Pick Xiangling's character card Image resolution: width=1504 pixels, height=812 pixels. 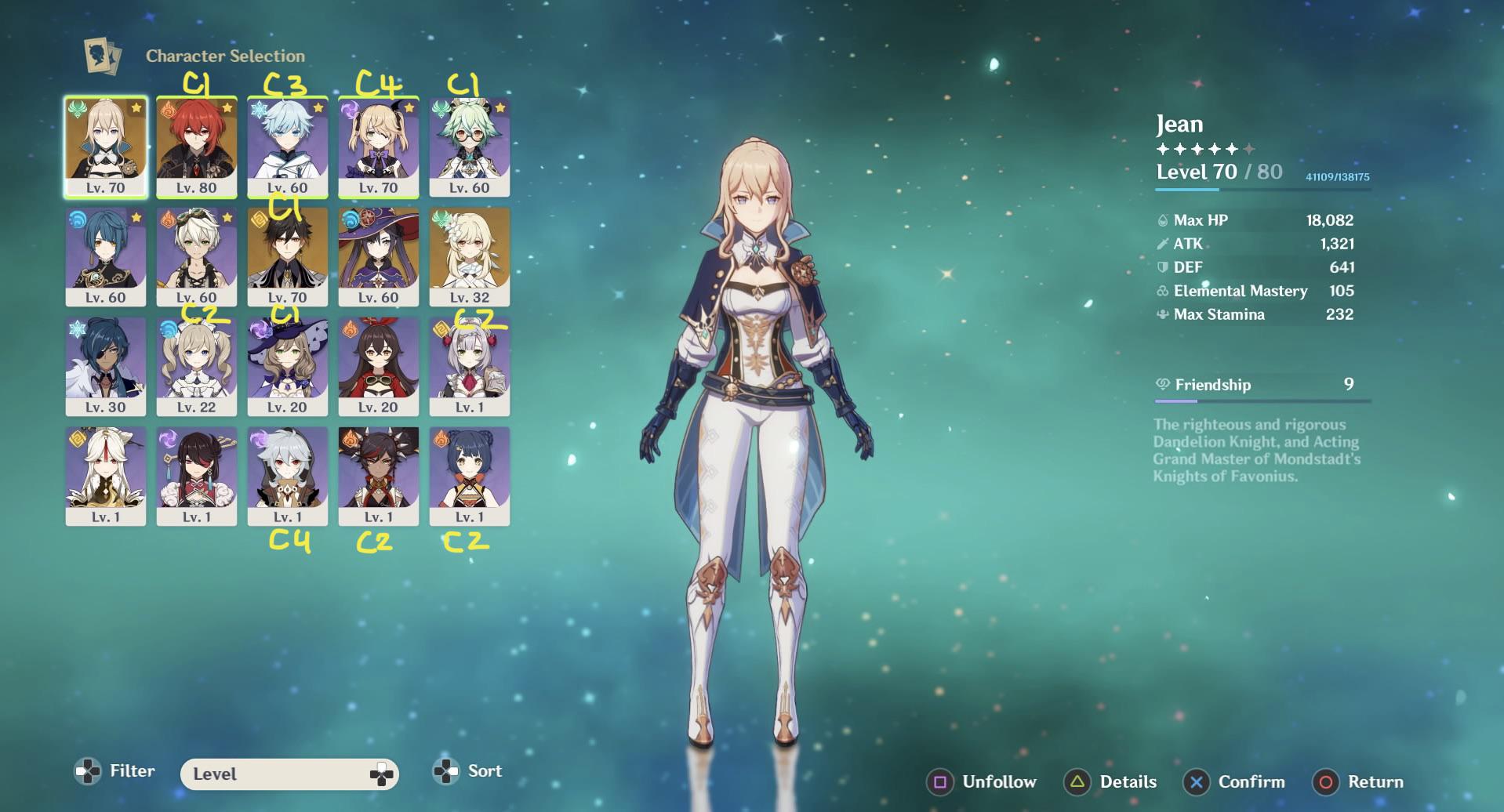469,476
